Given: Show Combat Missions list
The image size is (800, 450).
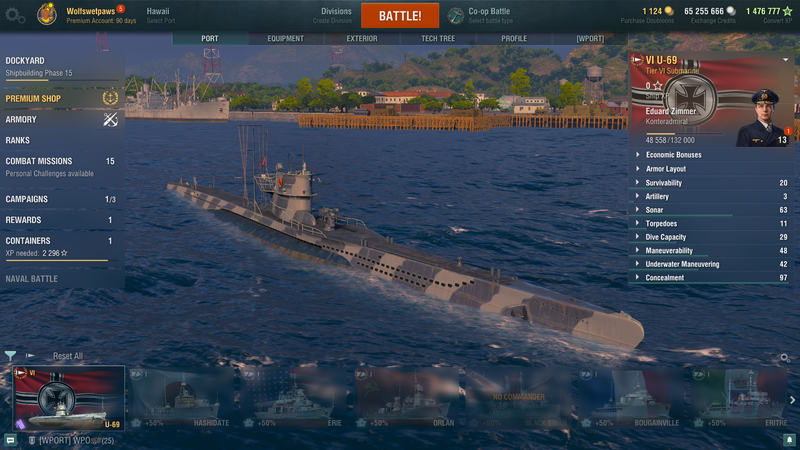Looking at the screenshot, I should 39,161.
